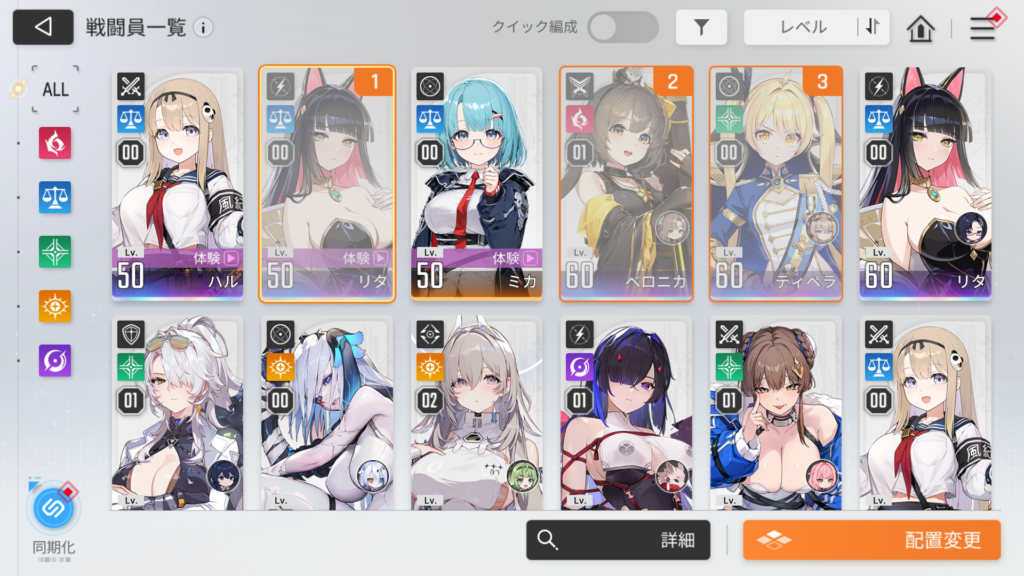This screenshot has width=1024, height=576.
Task: Open the hamburger menu
Action: pyautogui.click(x=982, y=29)
